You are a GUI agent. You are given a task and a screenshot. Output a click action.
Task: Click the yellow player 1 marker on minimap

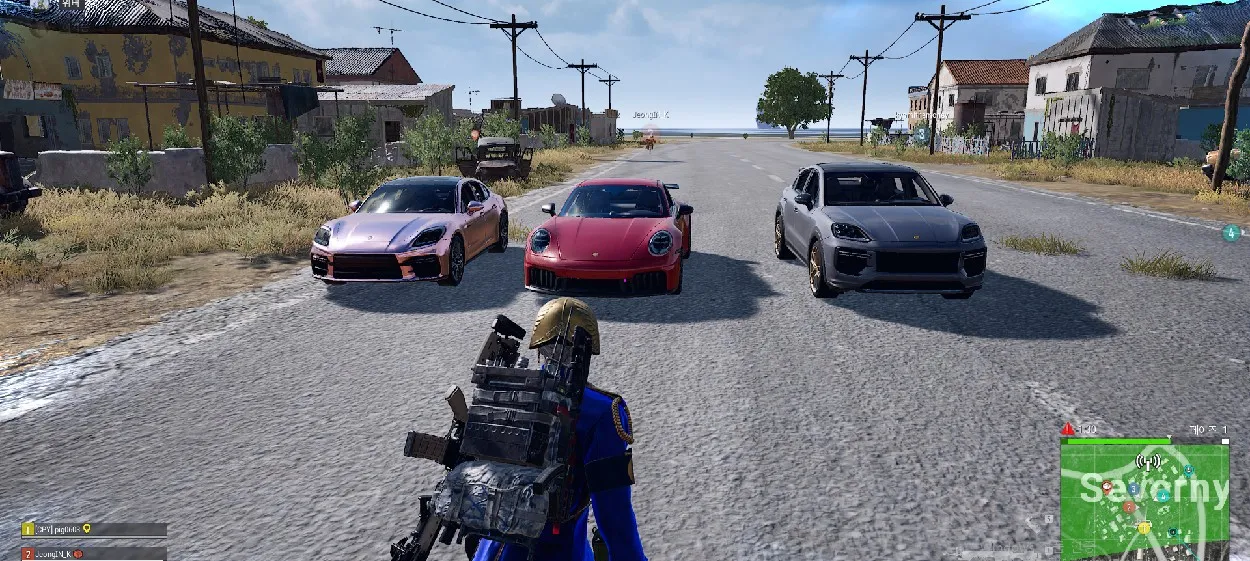[1144, 527]
